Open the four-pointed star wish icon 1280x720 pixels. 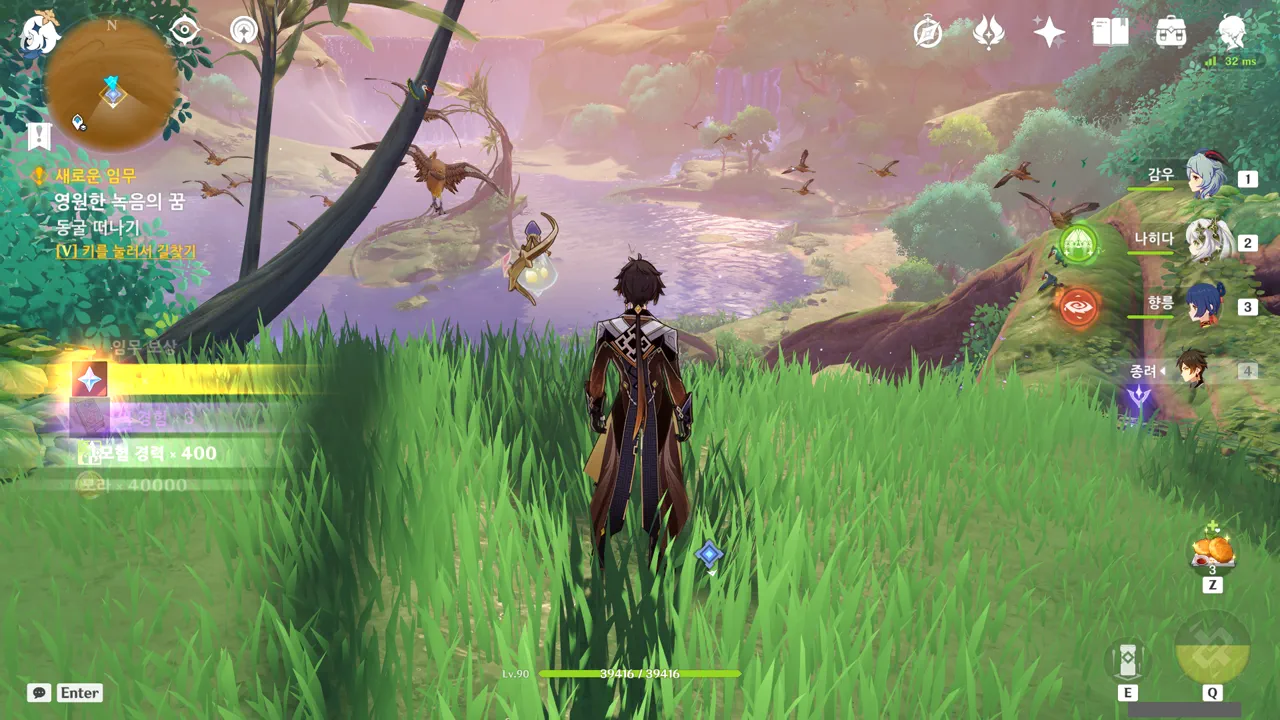pos(1049,33)
